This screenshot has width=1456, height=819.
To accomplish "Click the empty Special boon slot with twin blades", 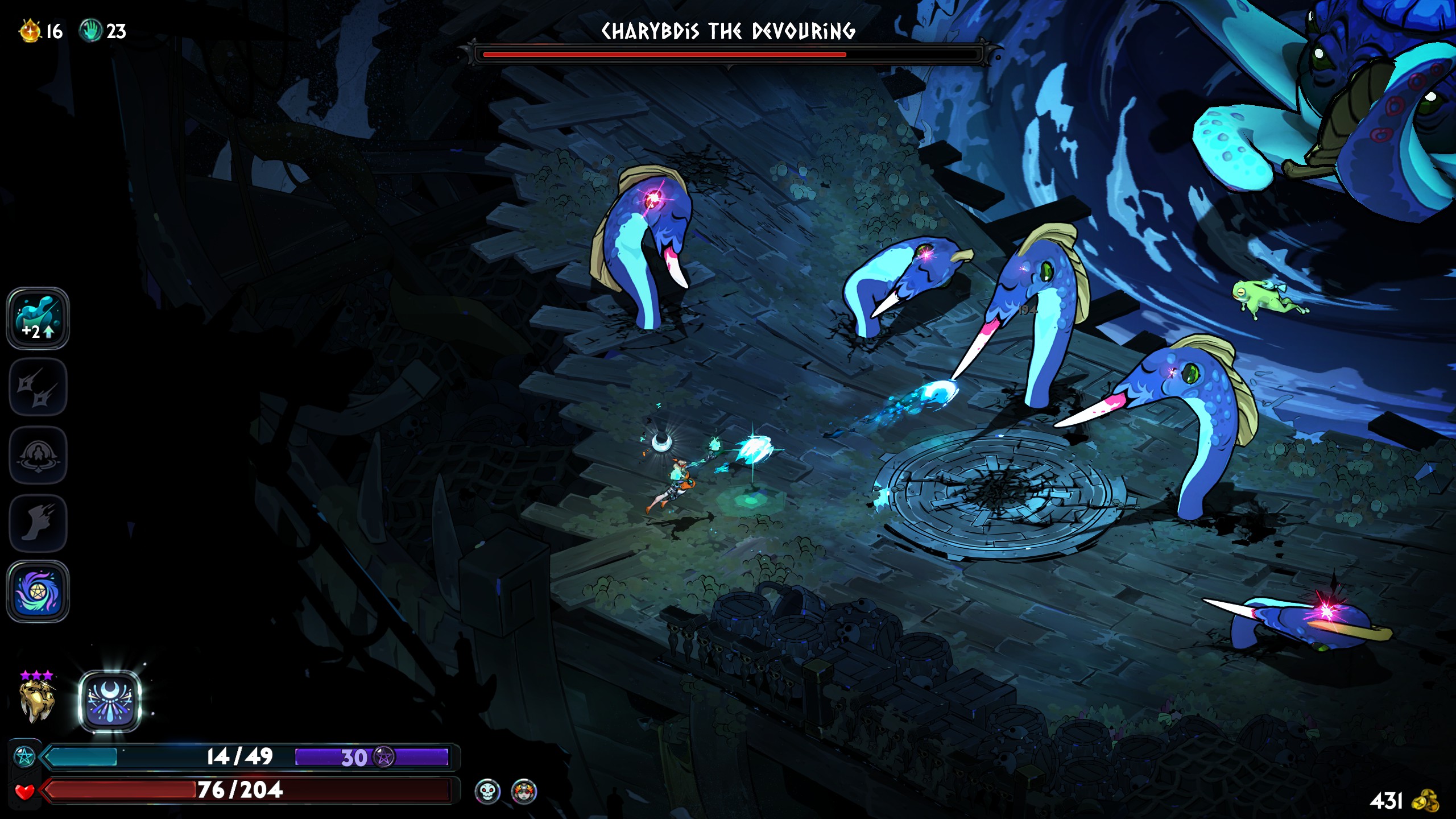I will (38, 387).
